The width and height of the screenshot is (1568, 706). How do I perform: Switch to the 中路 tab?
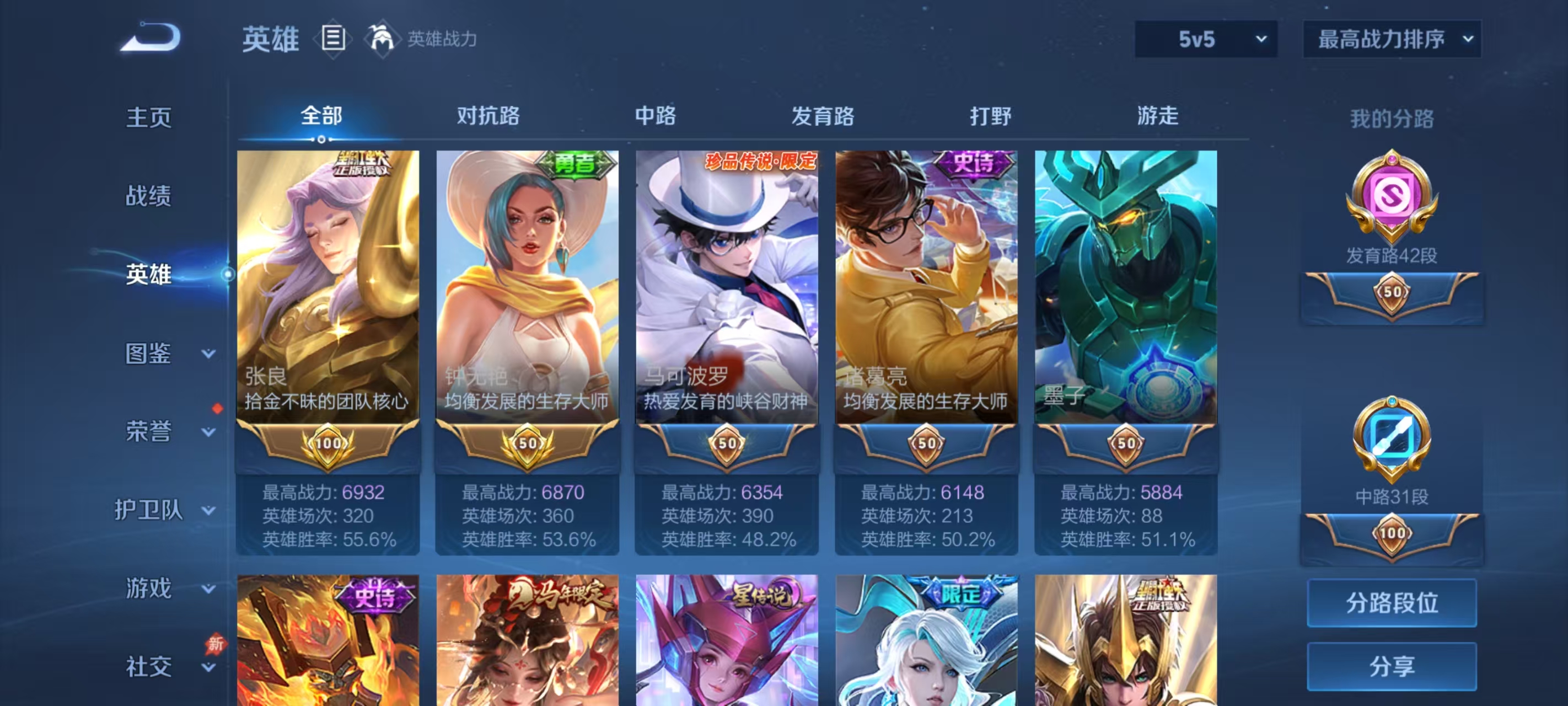(x=654, y=116)
